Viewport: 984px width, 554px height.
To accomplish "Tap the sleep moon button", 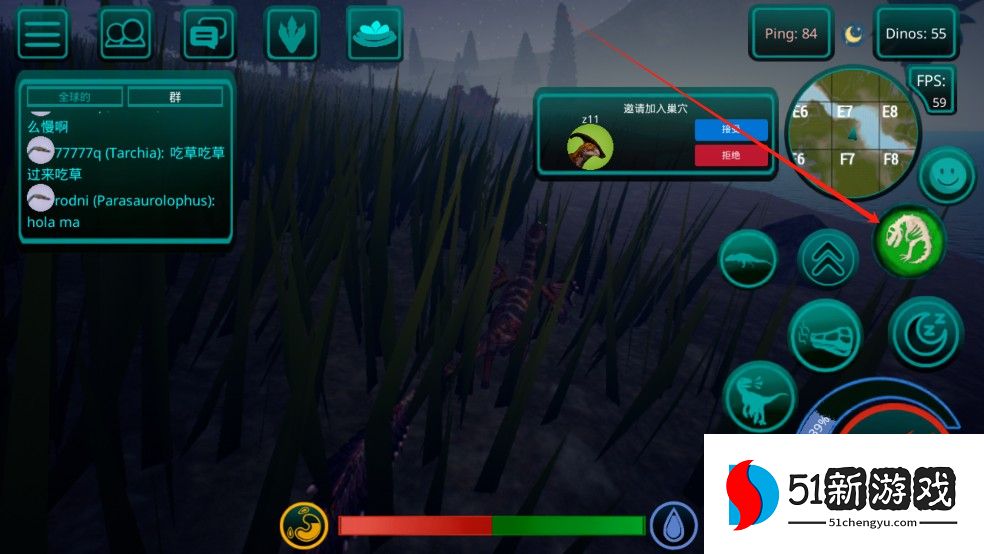I will tap(925, 333).
